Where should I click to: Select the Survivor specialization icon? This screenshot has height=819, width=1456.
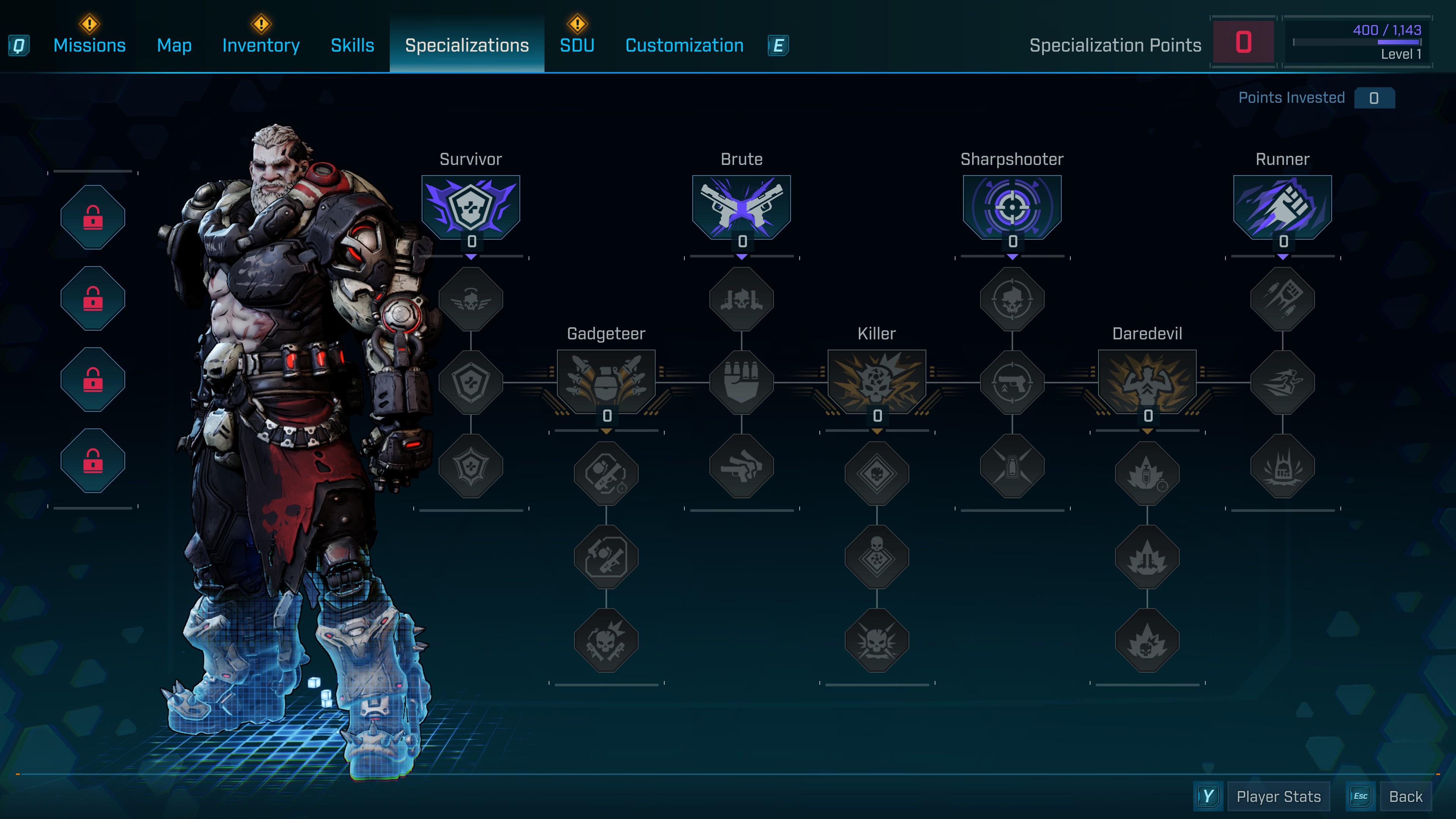(471, 206)
